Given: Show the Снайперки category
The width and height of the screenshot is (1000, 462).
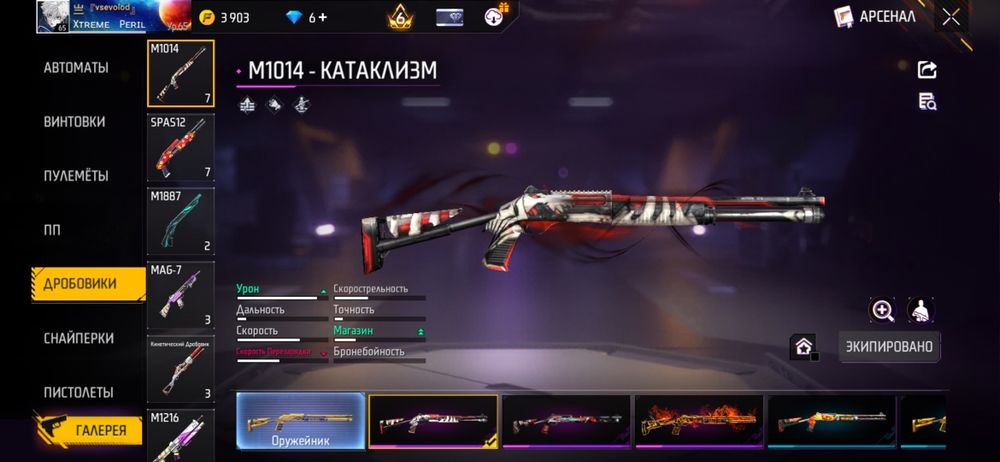Looking at the screenshot, I should pos(78,339).
